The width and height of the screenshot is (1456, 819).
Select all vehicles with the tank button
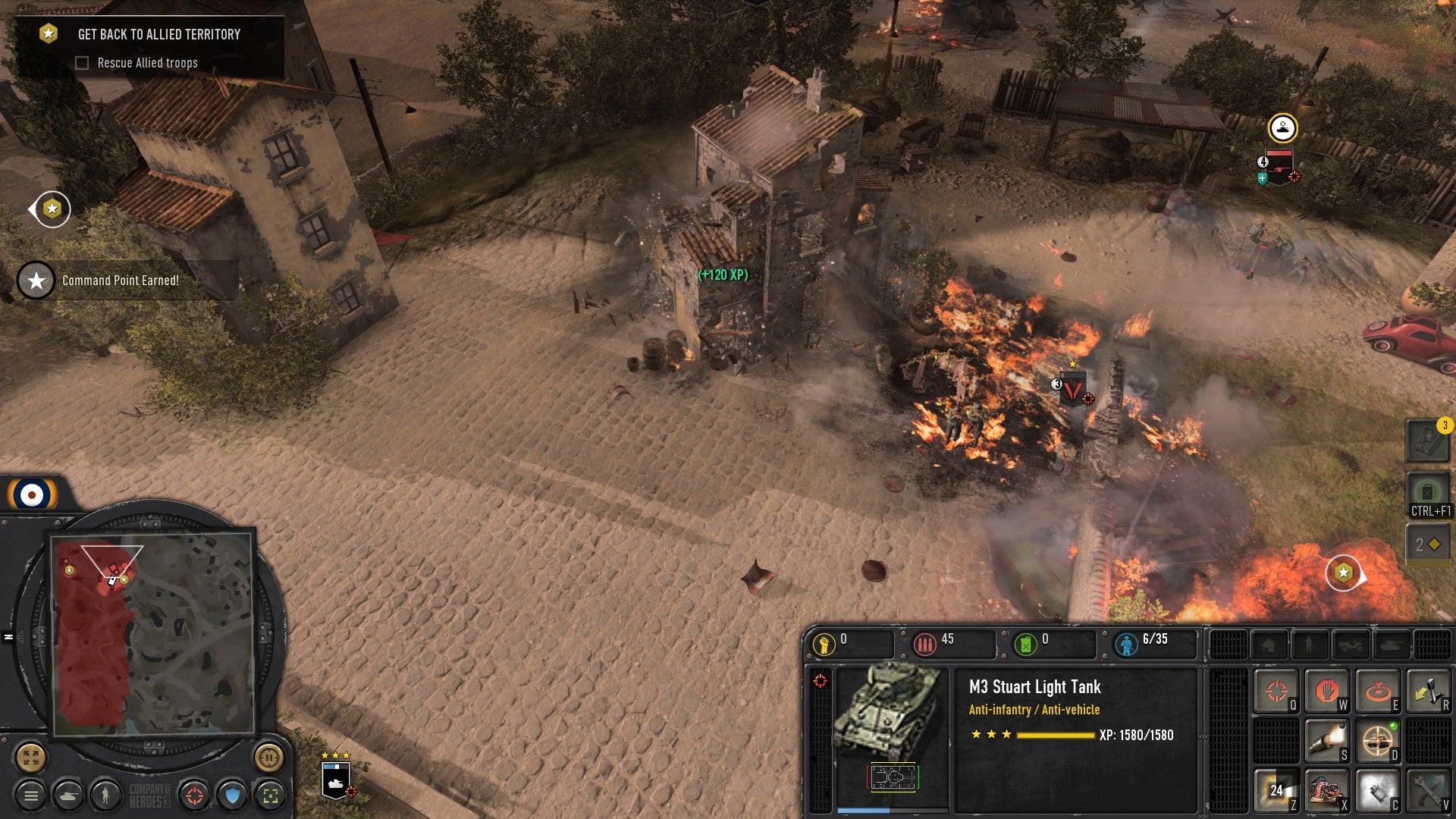coord(68,795)
